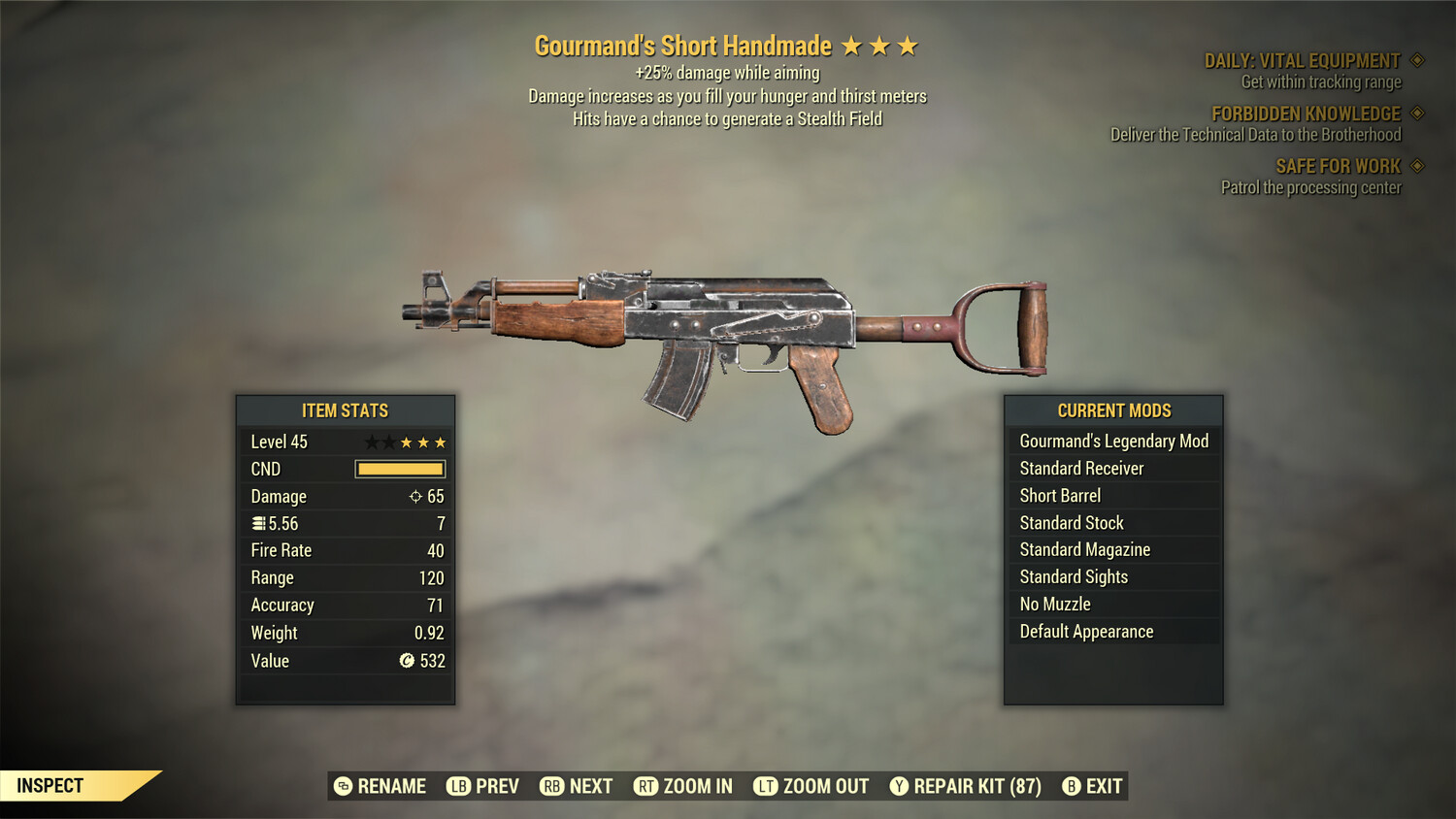
Task: Expand the Item Stats panel header
Action: (x=345, y=409)
